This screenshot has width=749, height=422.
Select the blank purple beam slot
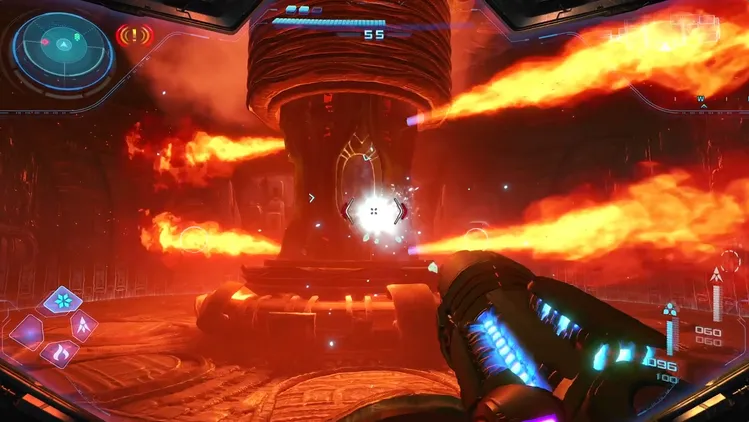click(x=27, y=329)
